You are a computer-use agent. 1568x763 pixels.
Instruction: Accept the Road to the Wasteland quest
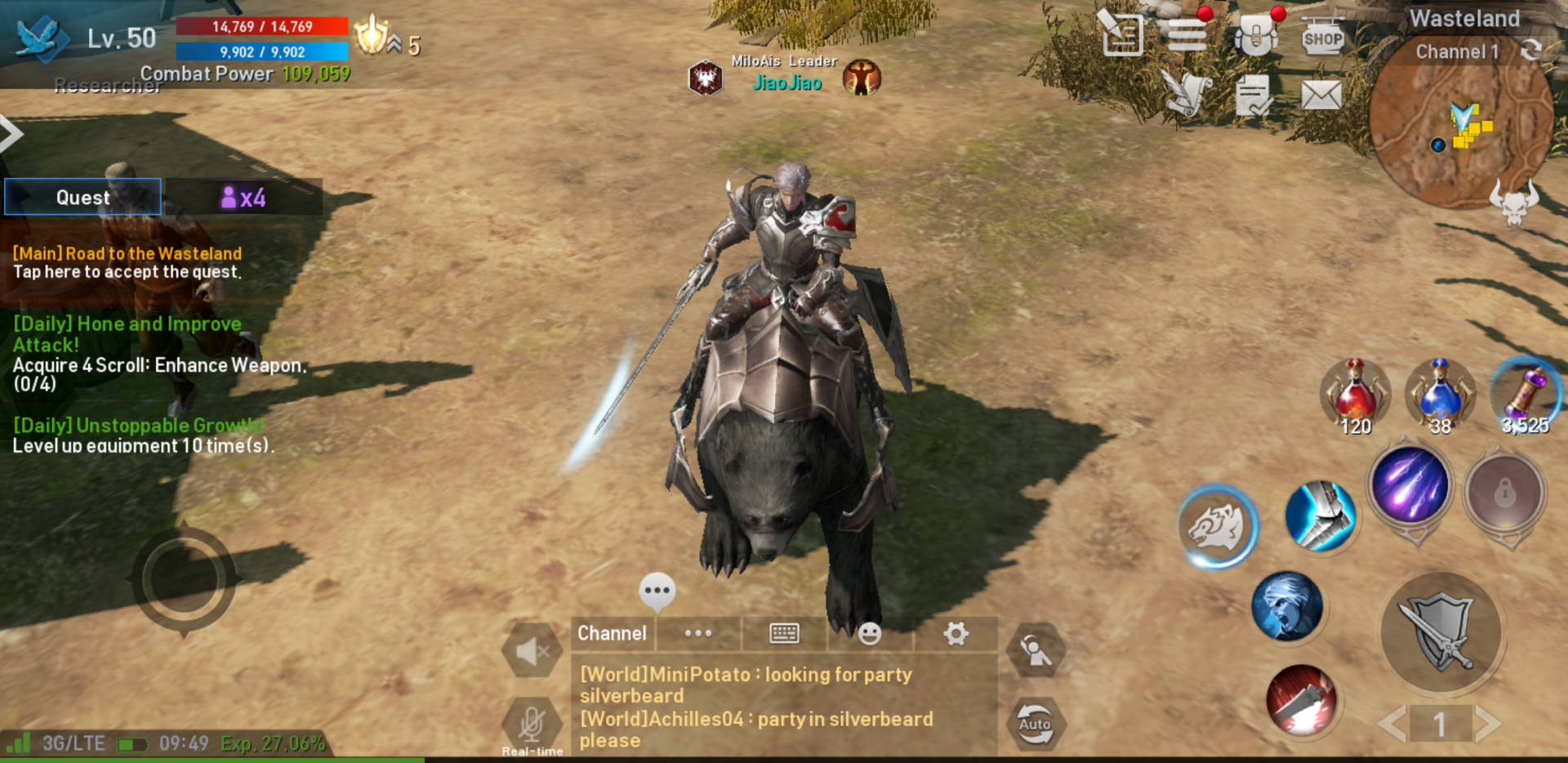tap(127, 263)
